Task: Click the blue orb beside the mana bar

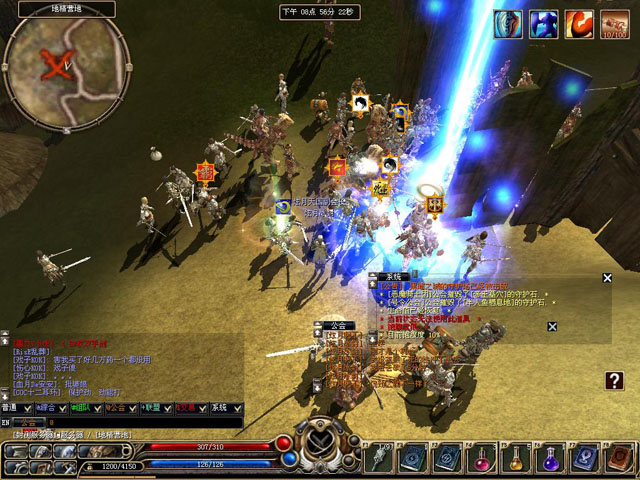Action: [x=290, y=459]
